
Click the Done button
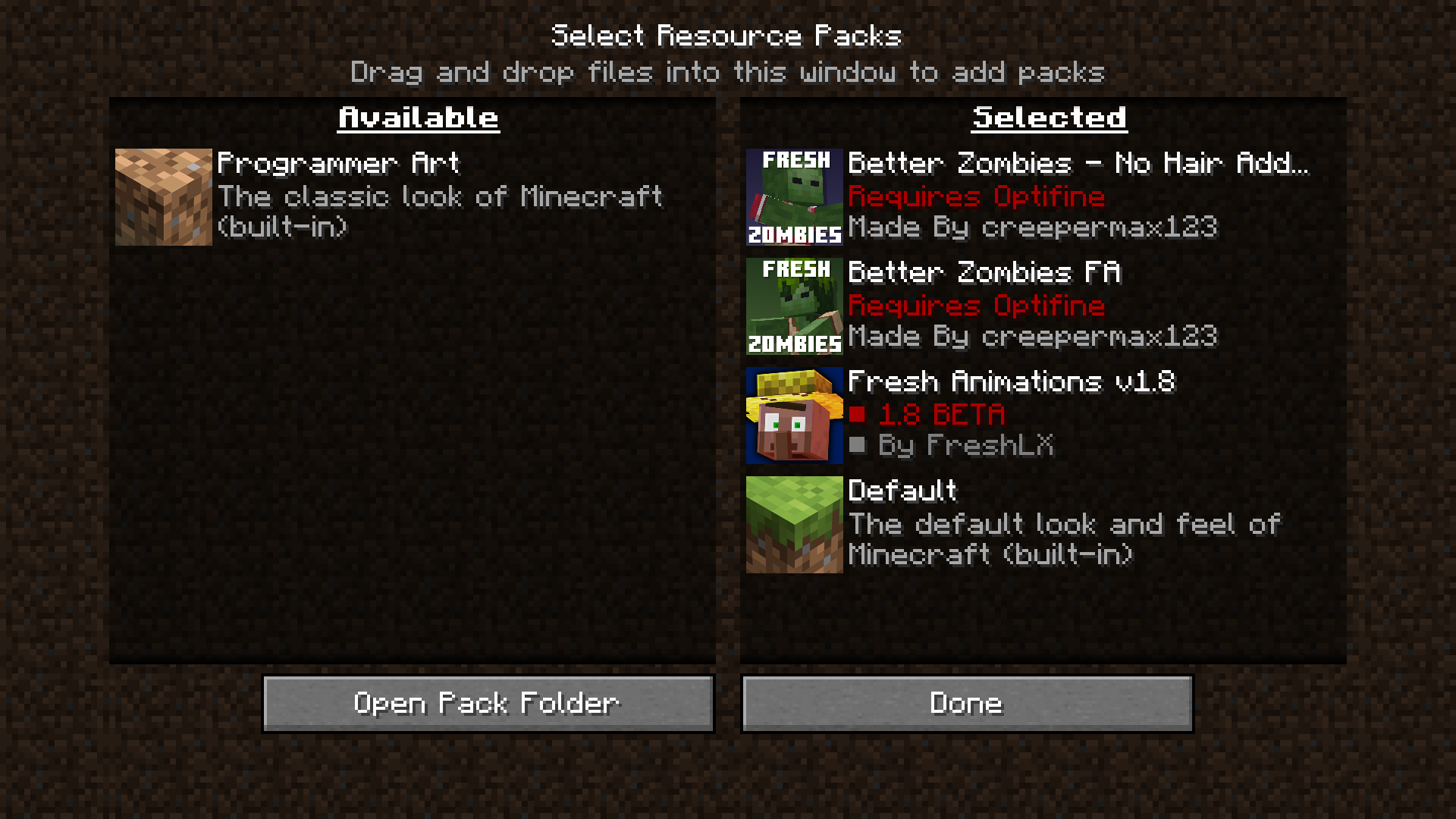click(x=966, y=703)
